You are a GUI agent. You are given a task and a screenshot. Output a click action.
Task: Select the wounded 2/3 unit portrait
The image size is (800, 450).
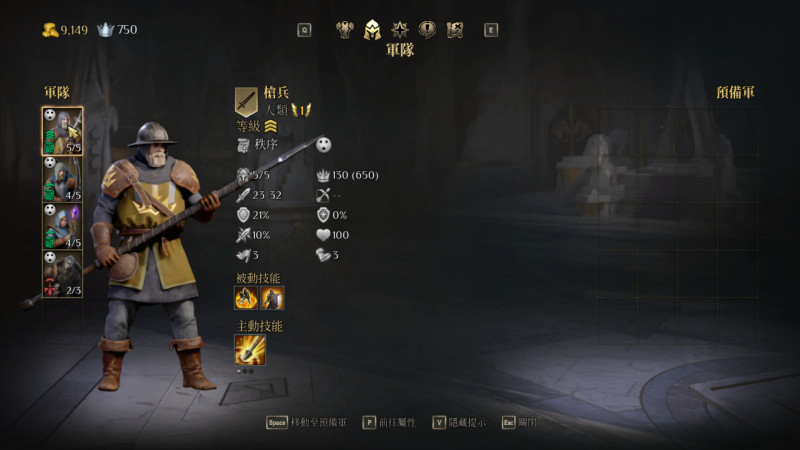(62, 274)
